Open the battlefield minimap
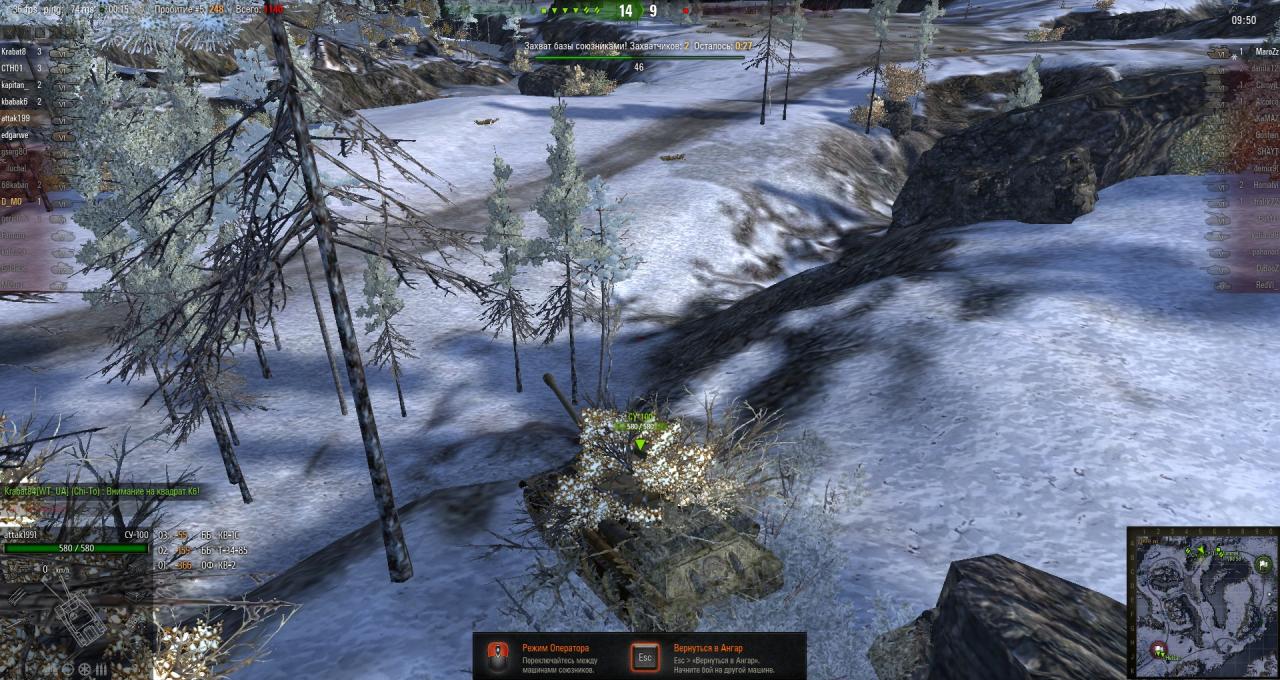This screenshot has height=680, width=1280. point(1203,603)
